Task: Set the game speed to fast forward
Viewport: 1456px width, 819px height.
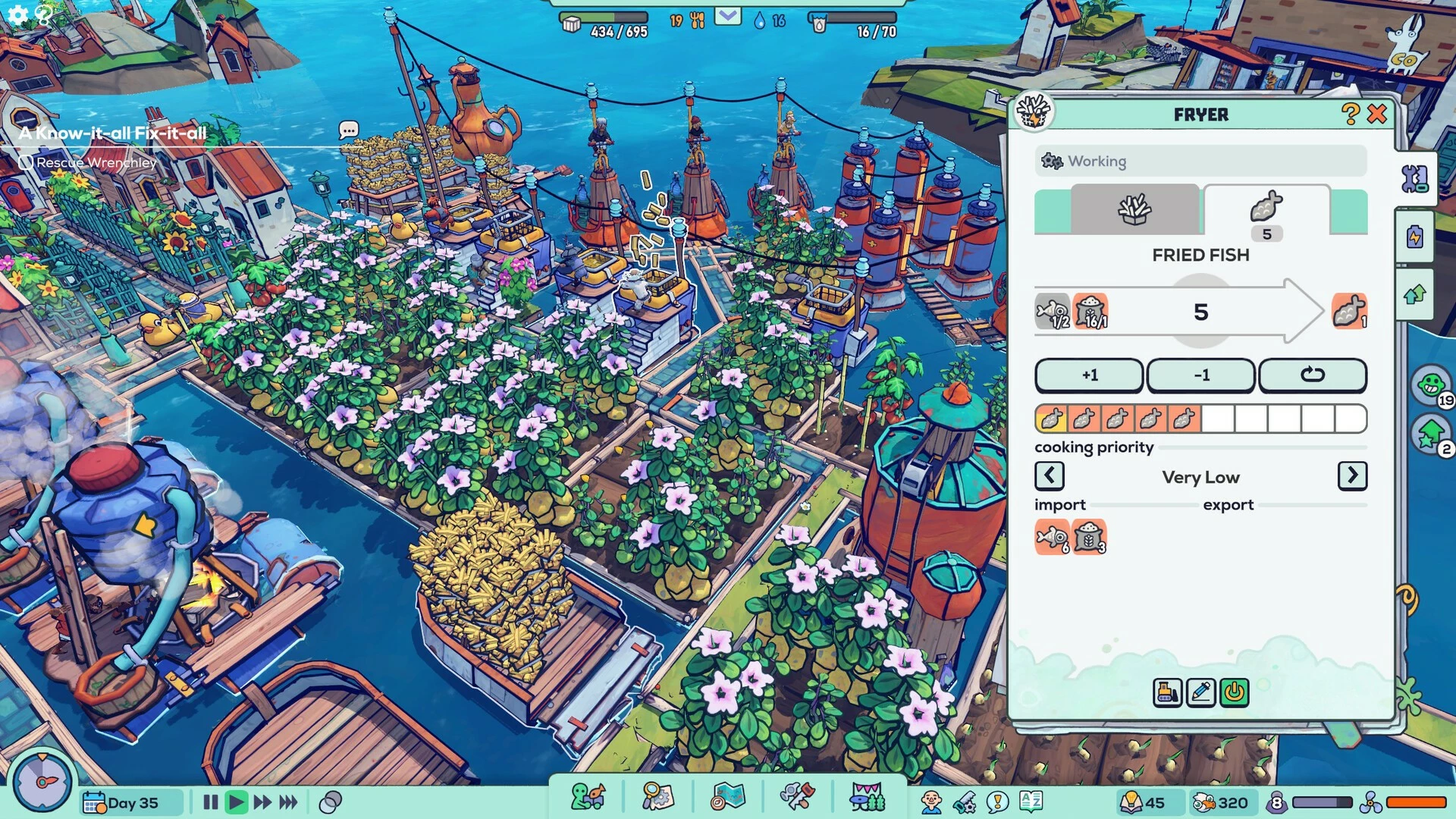Action: [262, 802]
